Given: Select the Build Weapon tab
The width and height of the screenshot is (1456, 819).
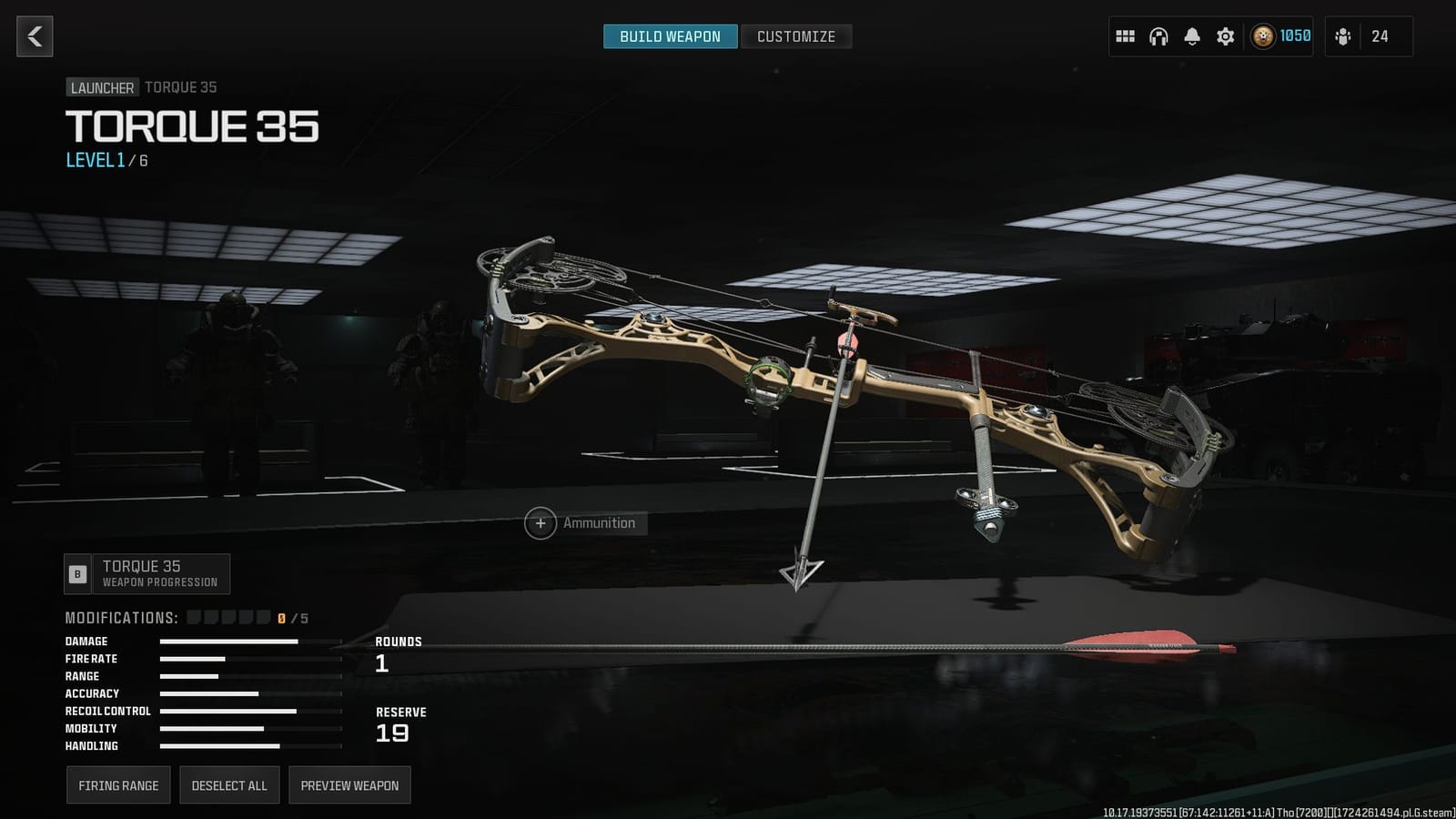Looking at the screenshot, I should click(x=670, y=36).
